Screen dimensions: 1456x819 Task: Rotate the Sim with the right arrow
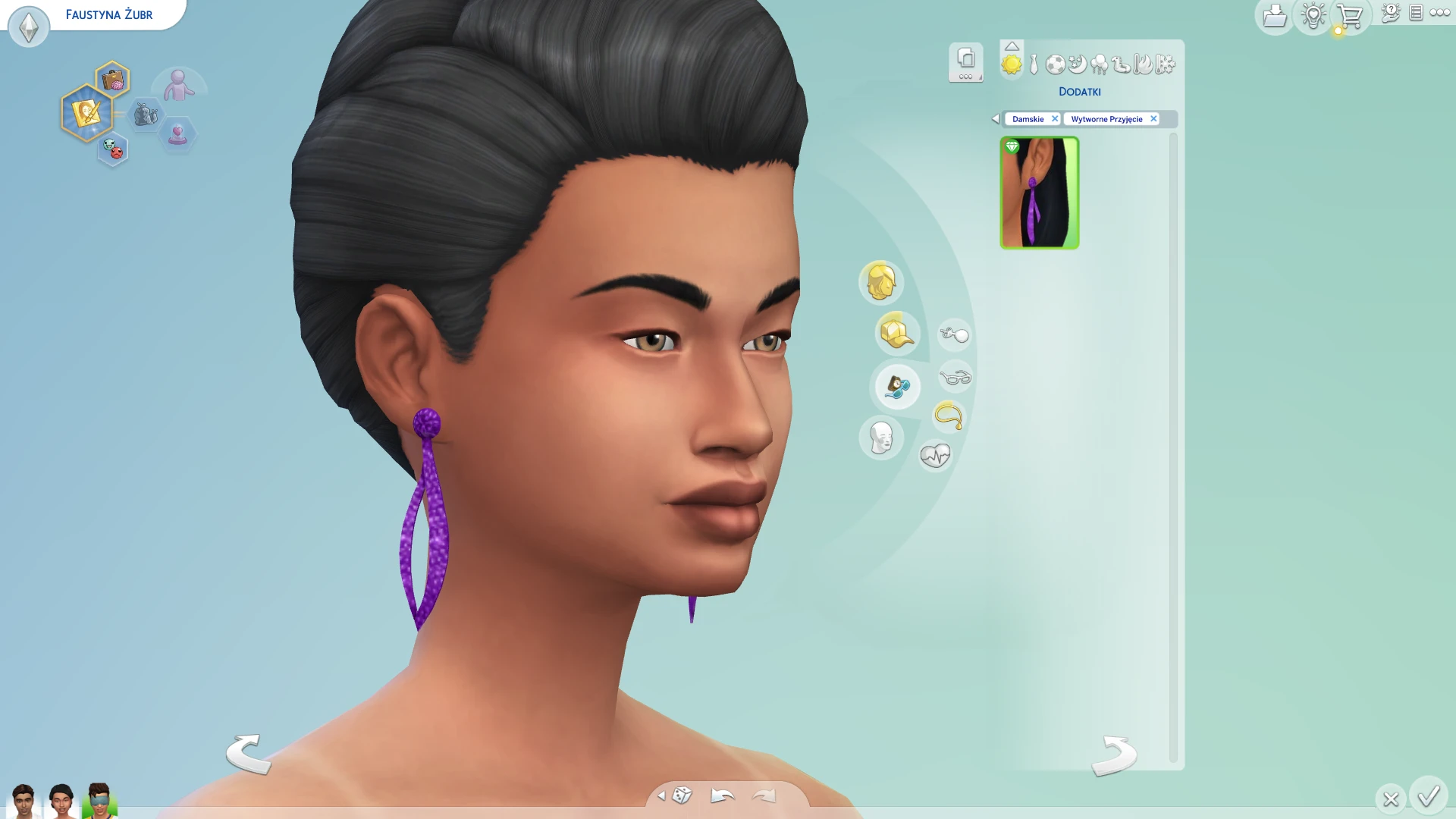1113,755
